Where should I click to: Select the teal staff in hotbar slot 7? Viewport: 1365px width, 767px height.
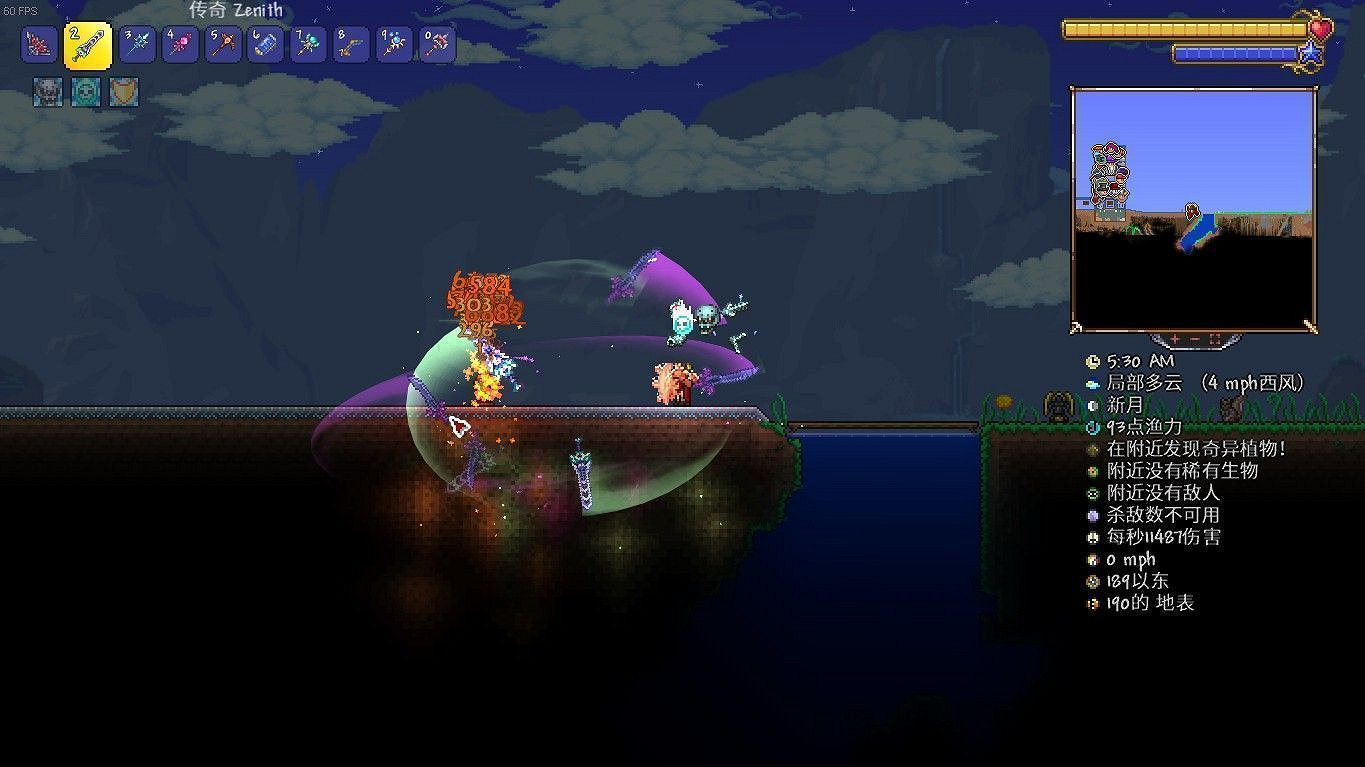[308, 42]
